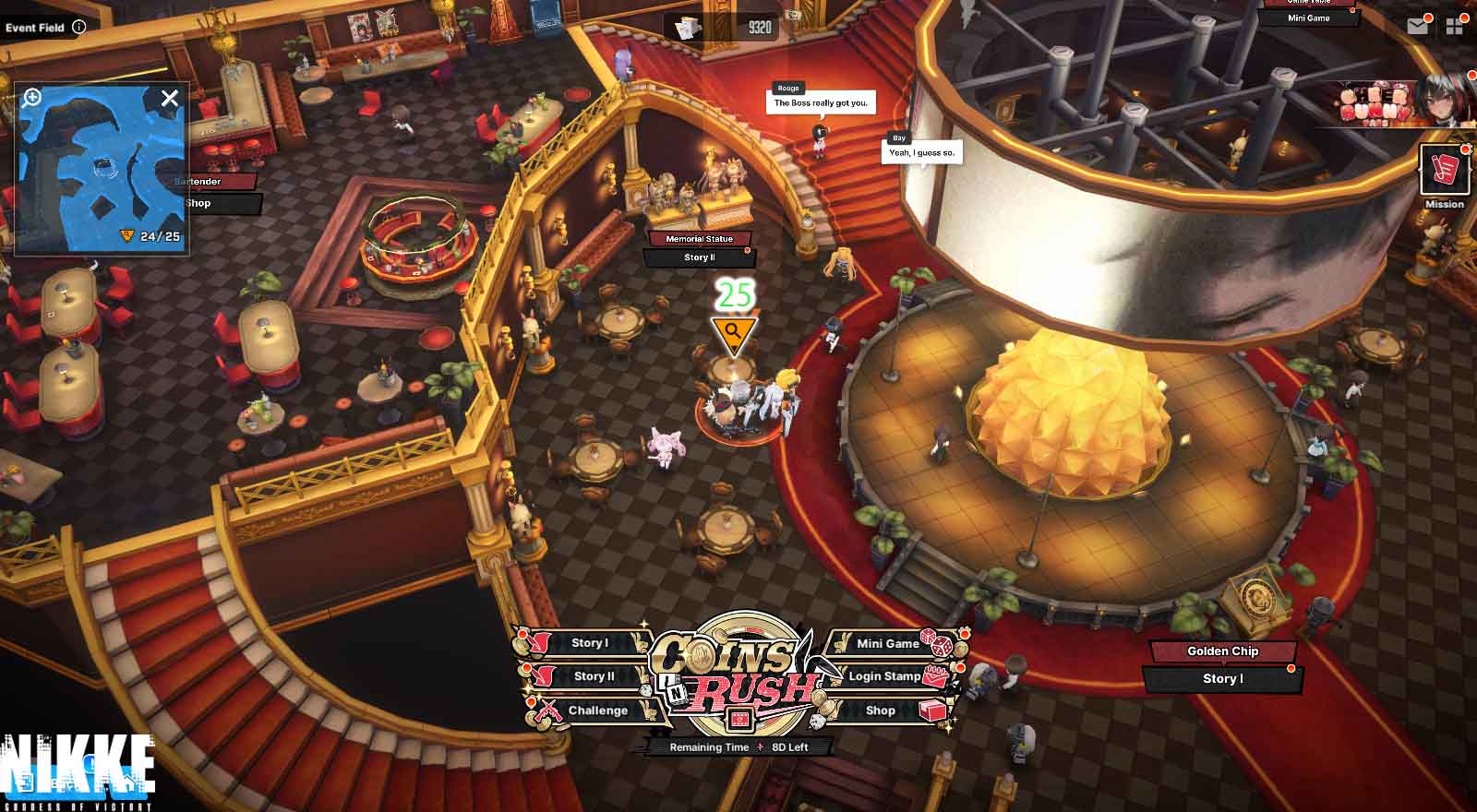Open the four-square grid menu icon
1477x812 pixels.
1456,27
